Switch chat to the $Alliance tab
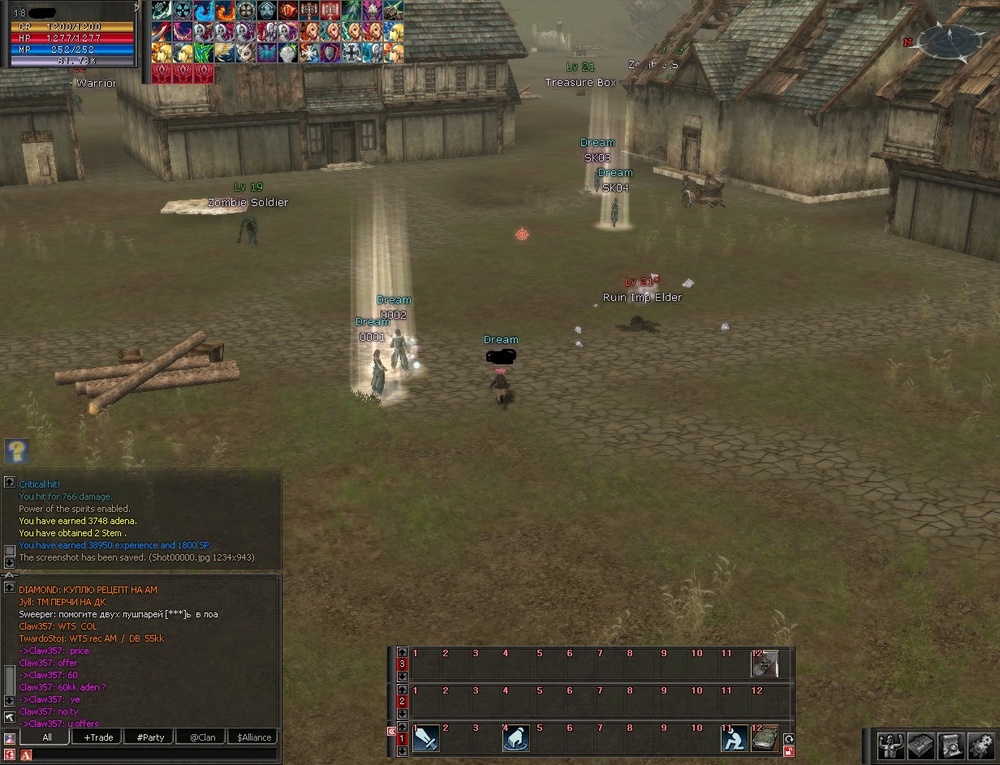This screenshot has width=1000, height=765. [x=254, y=737]
